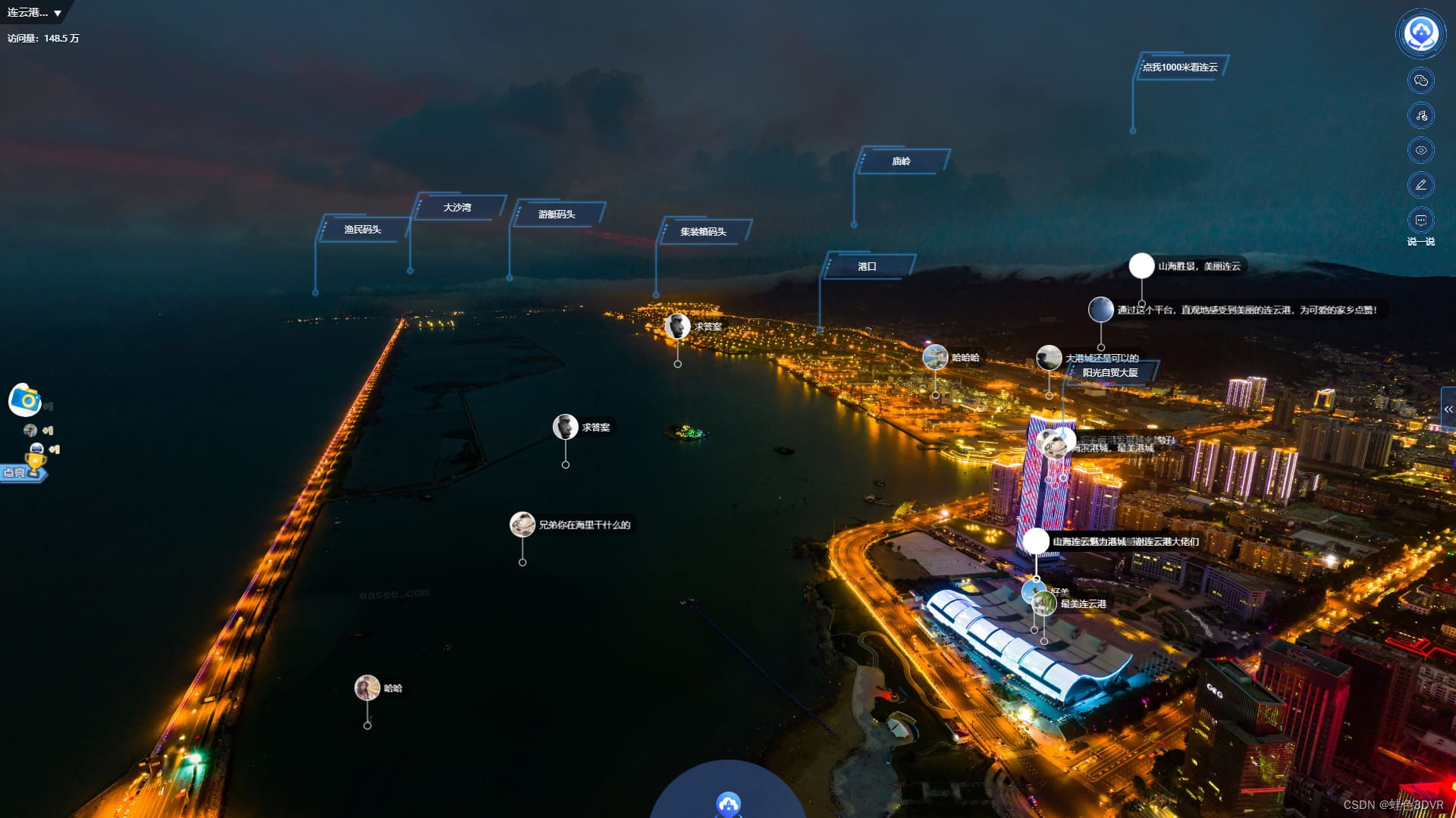Screen dimensions: 1456x818
Task: Toggle the background music icon
Action: pyautogui.click(x=1420, y=115)
